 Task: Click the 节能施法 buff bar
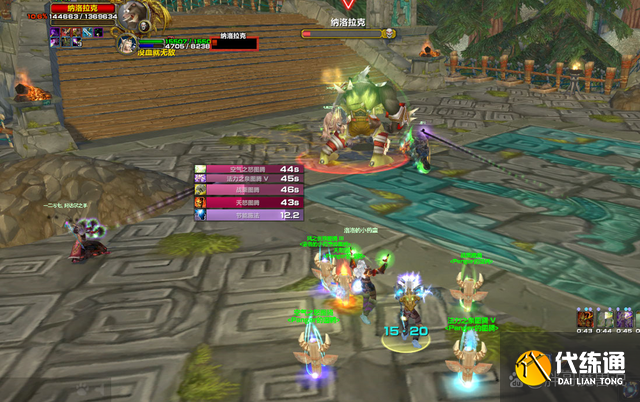point(248,215)
